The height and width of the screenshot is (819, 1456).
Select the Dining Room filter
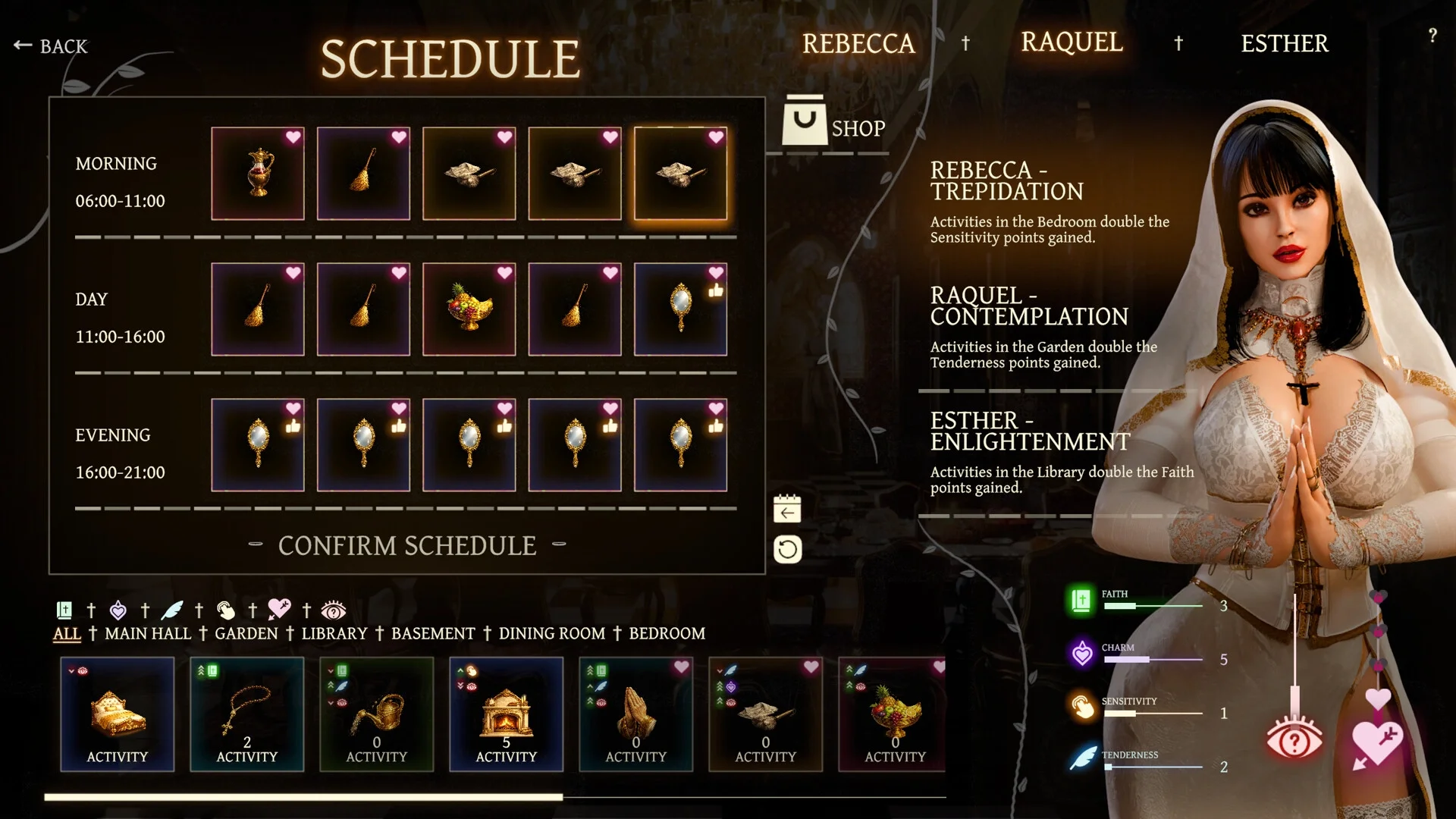click(x=552, y=633)
